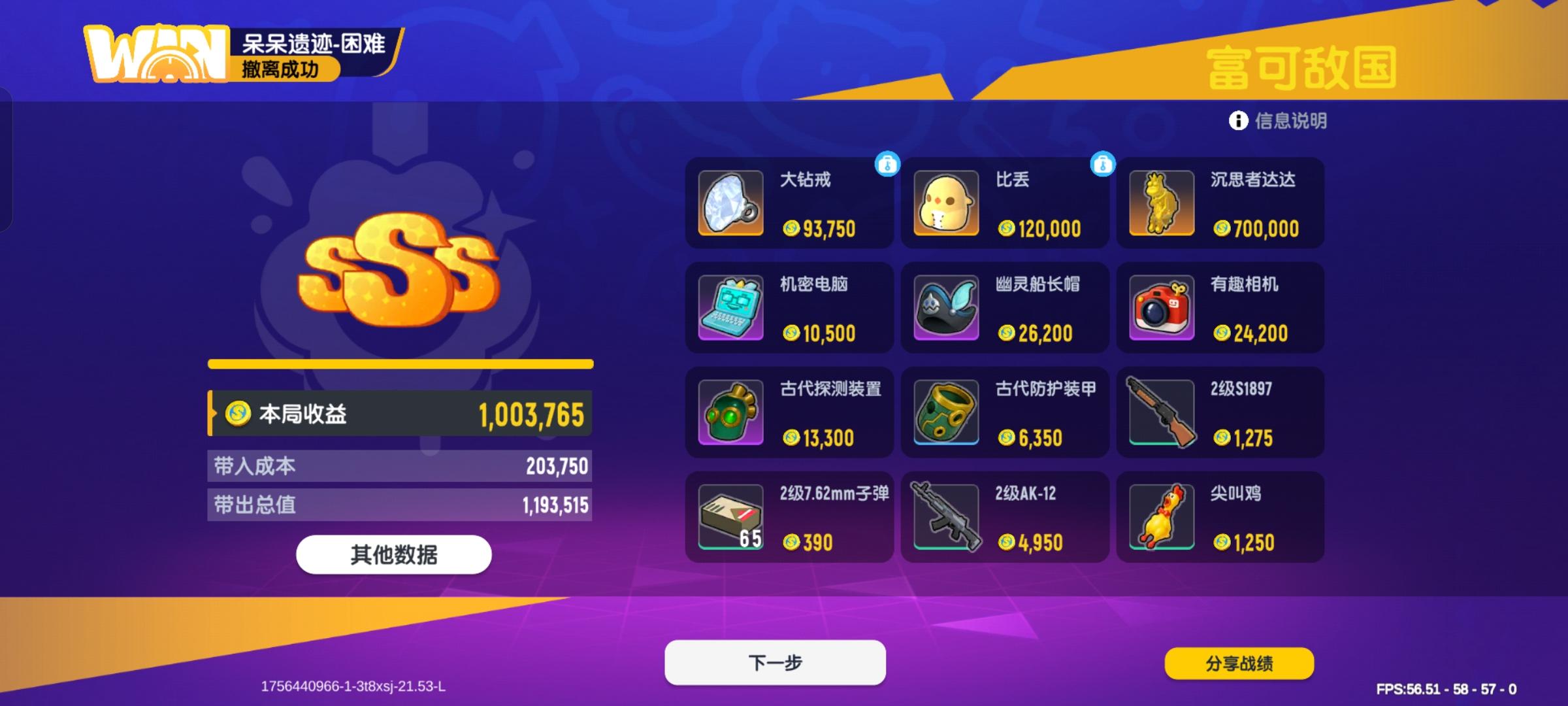
Task: Select the 2级AK-12 rifle icon
Action: [945, 518]
